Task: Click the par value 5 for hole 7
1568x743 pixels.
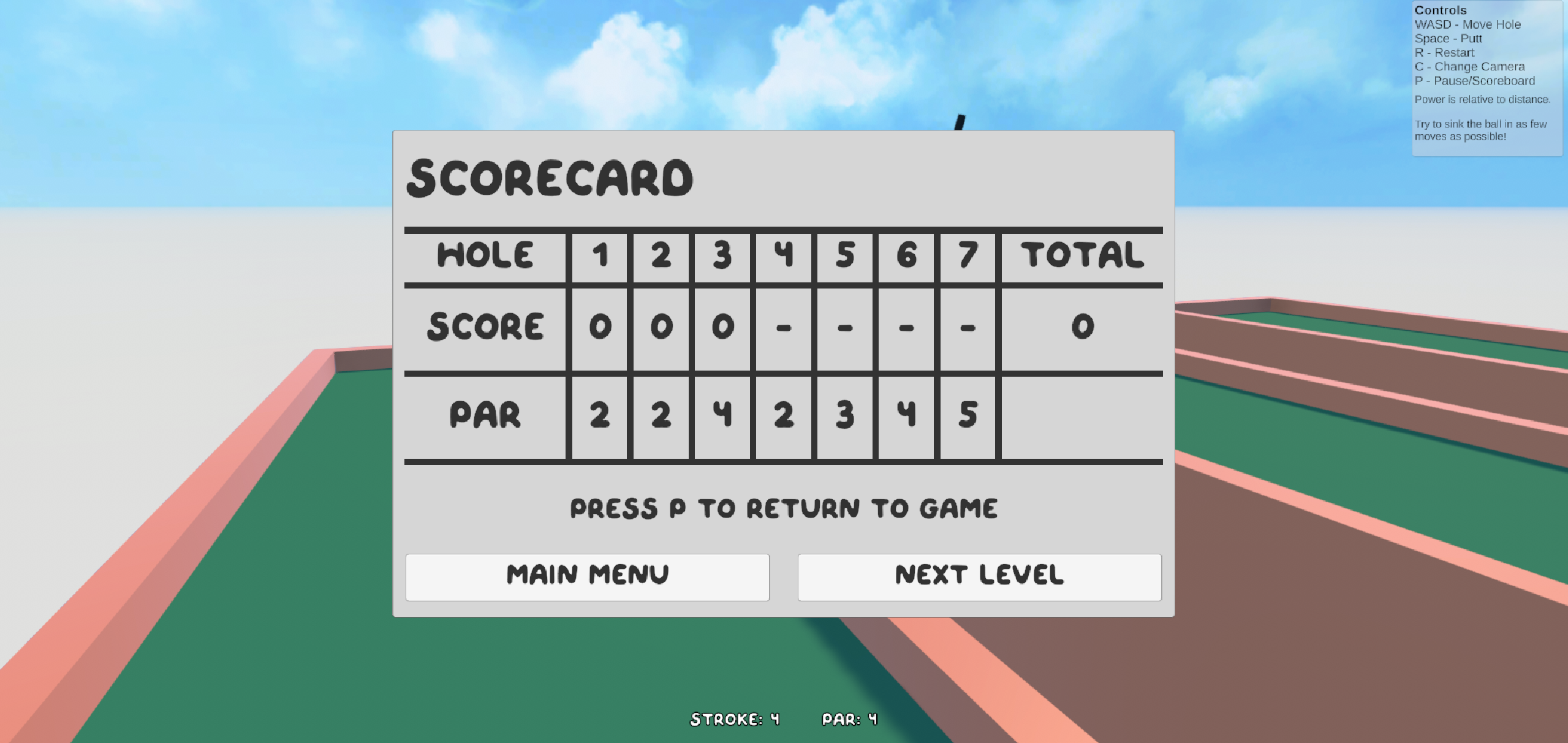Action: point(967,417)
